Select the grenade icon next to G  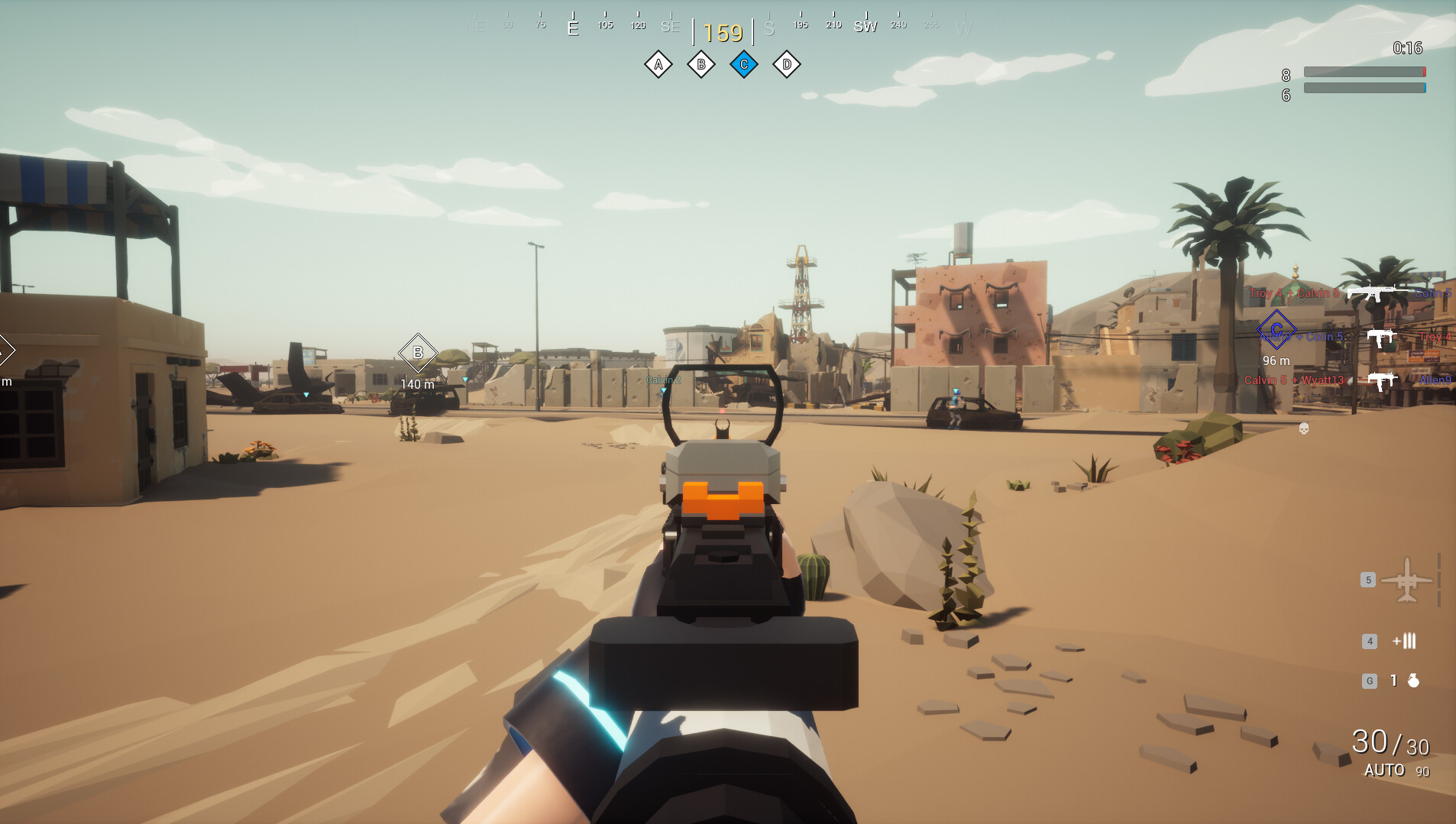[1412, 680]
